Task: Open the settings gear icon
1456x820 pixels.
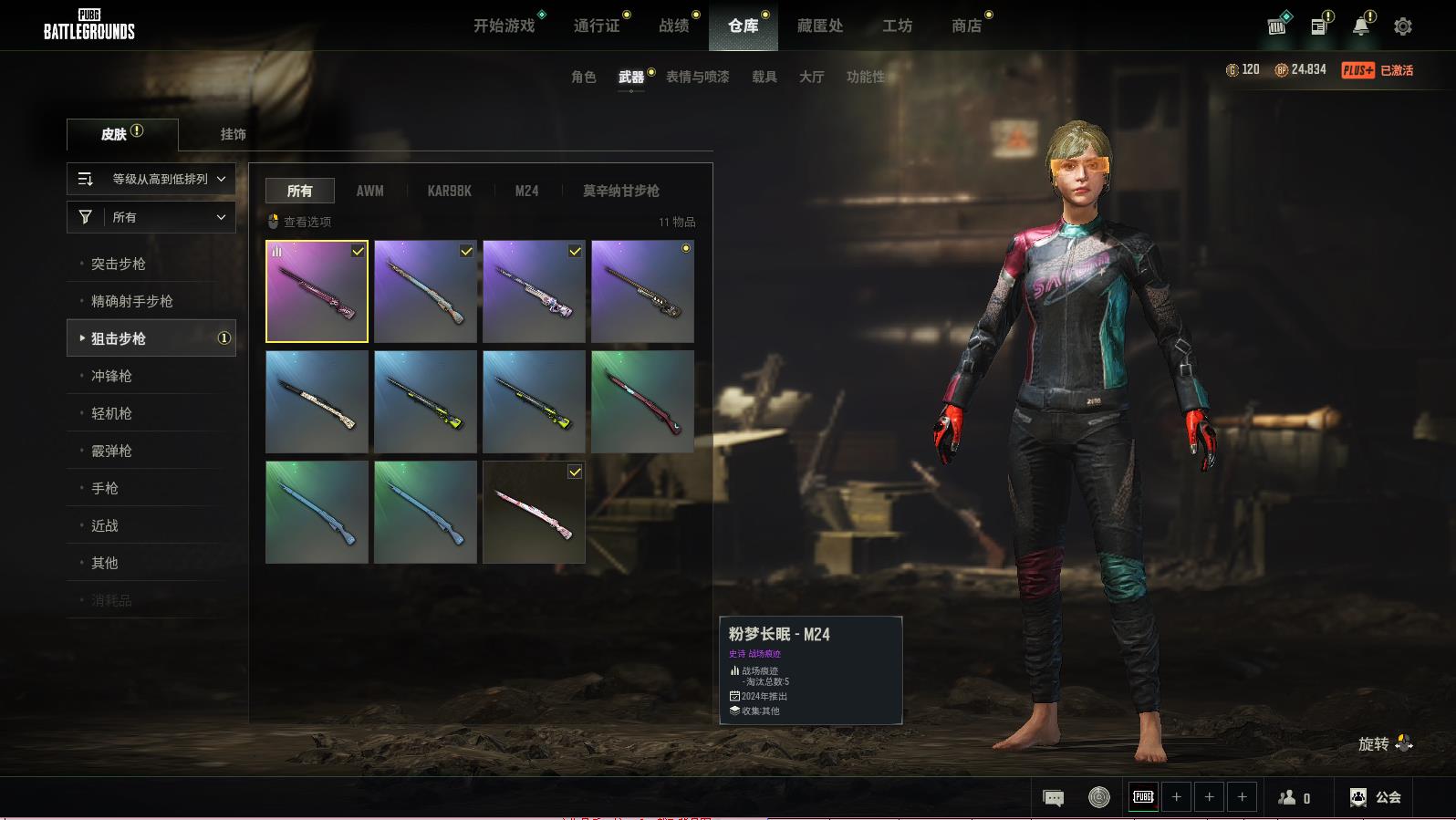Action: point(1402,26)
